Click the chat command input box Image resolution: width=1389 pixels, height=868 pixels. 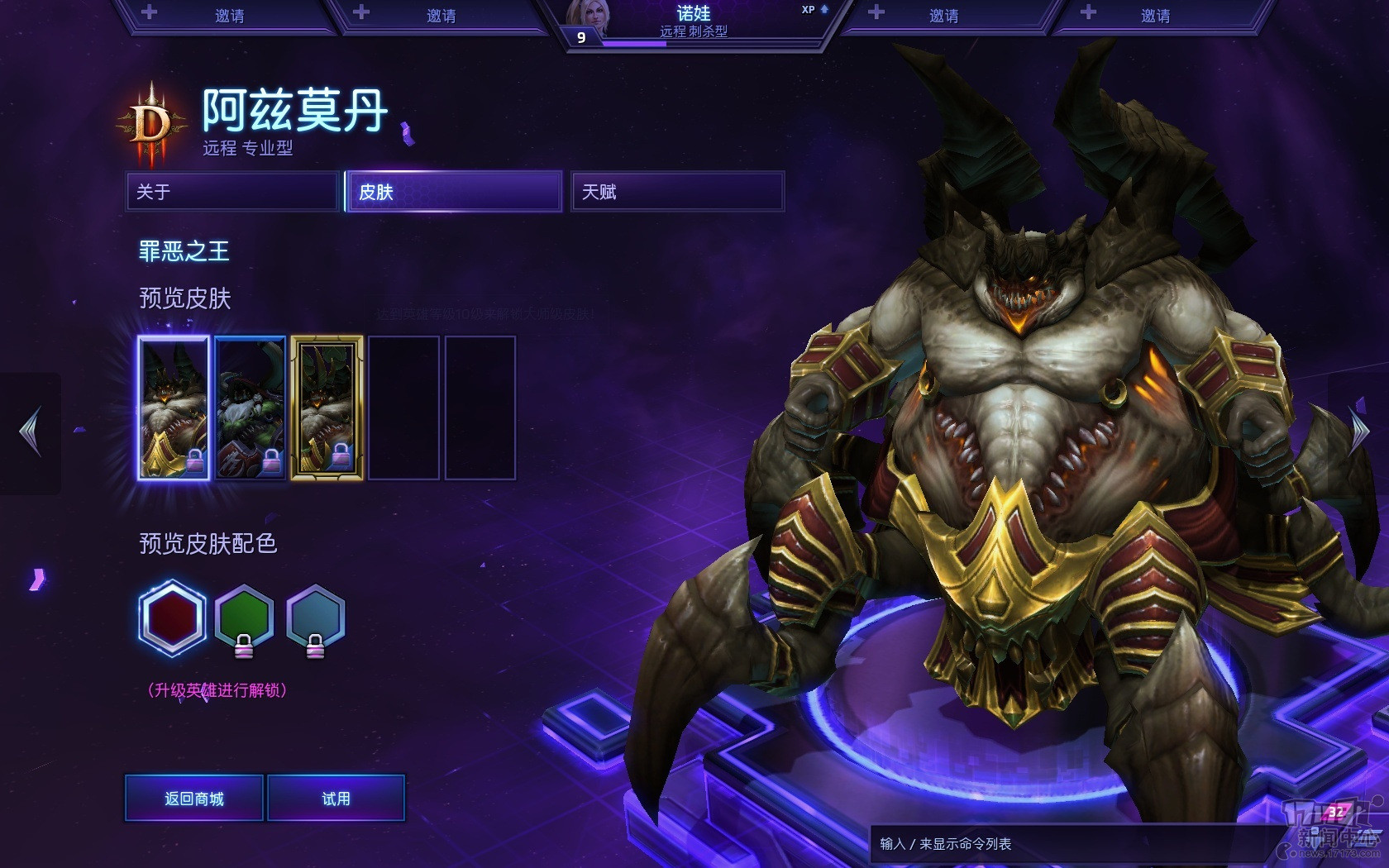(1067, 844)
